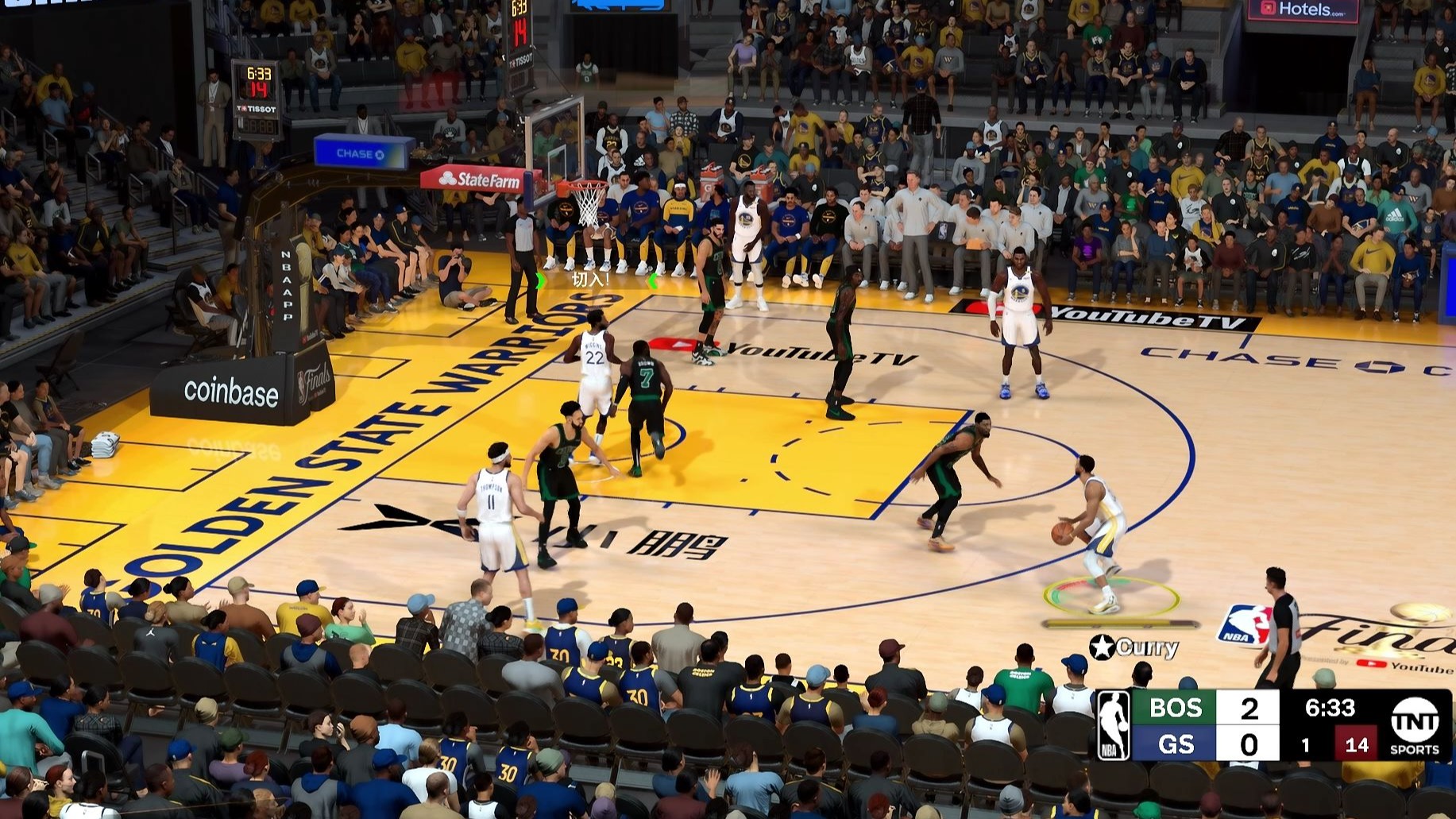Click the star icon beside Curry's name
The height and width of the screenshot is (819, 1456).
click(x=1103, y=648)
